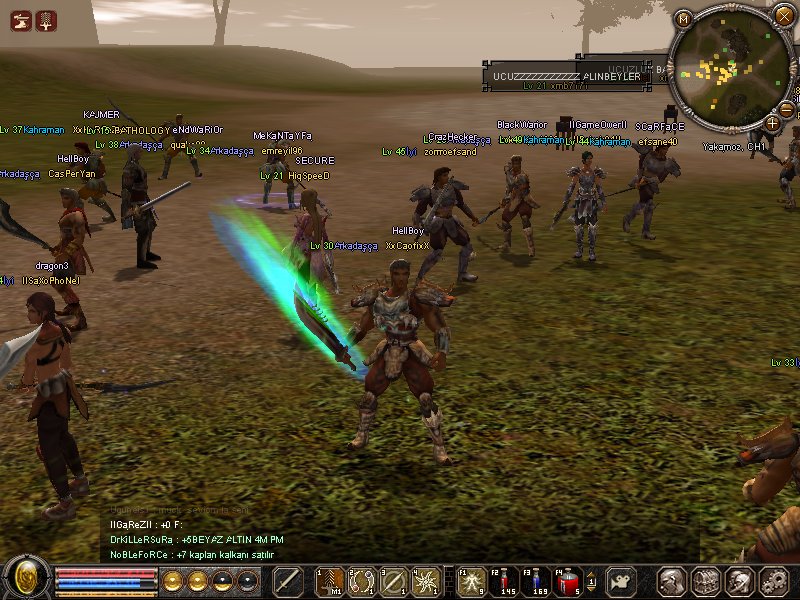800x600 pixels.
Task: Activate the F1 aura skill slot
Action: click(472, 581)
